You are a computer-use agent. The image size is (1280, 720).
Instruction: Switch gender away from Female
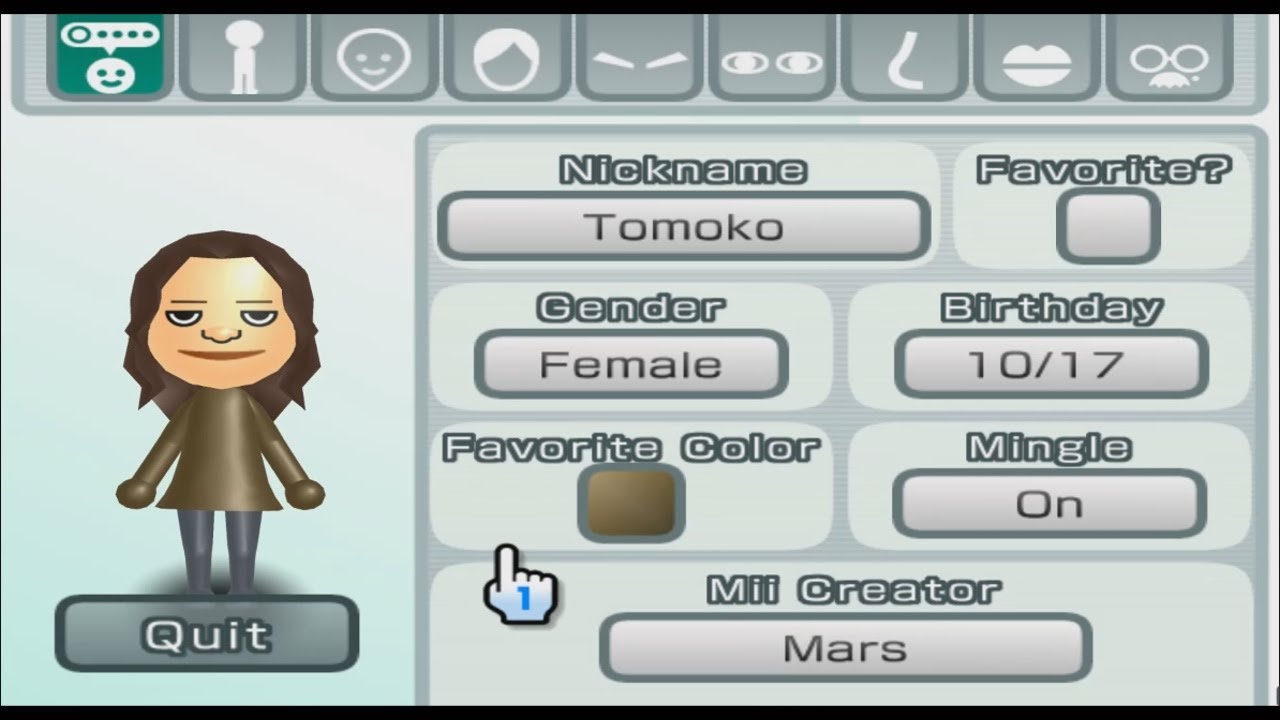(x=630, y=364)
